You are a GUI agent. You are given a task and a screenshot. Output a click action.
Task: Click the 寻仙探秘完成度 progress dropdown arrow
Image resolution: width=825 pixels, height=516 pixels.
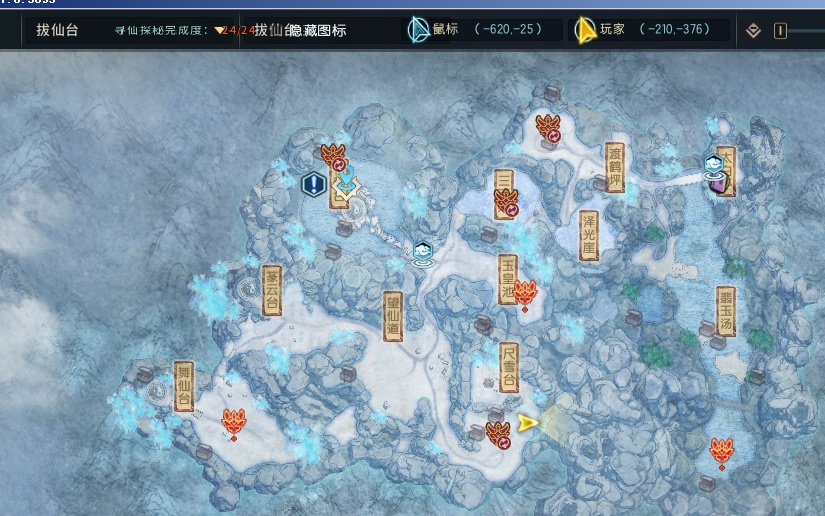tap(220, 31)
